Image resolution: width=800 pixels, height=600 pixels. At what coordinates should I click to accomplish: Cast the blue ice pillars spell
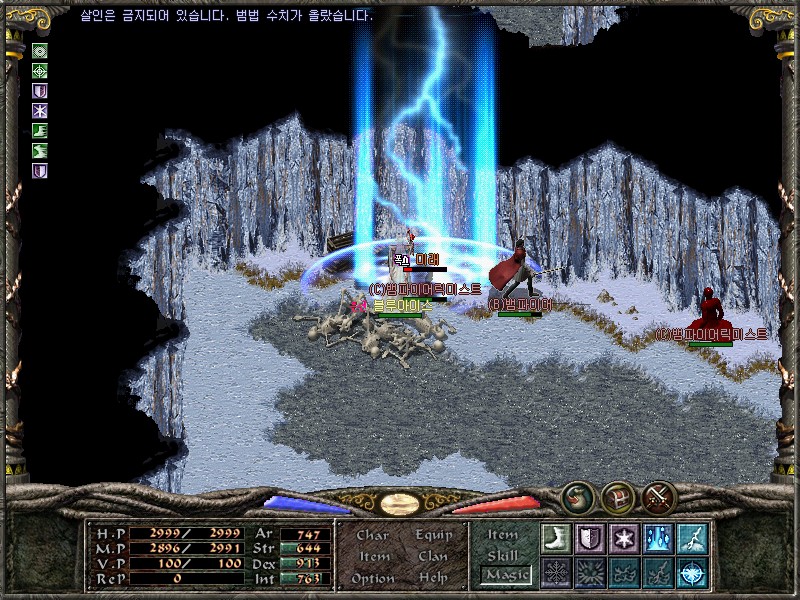[x=657, y=538]
